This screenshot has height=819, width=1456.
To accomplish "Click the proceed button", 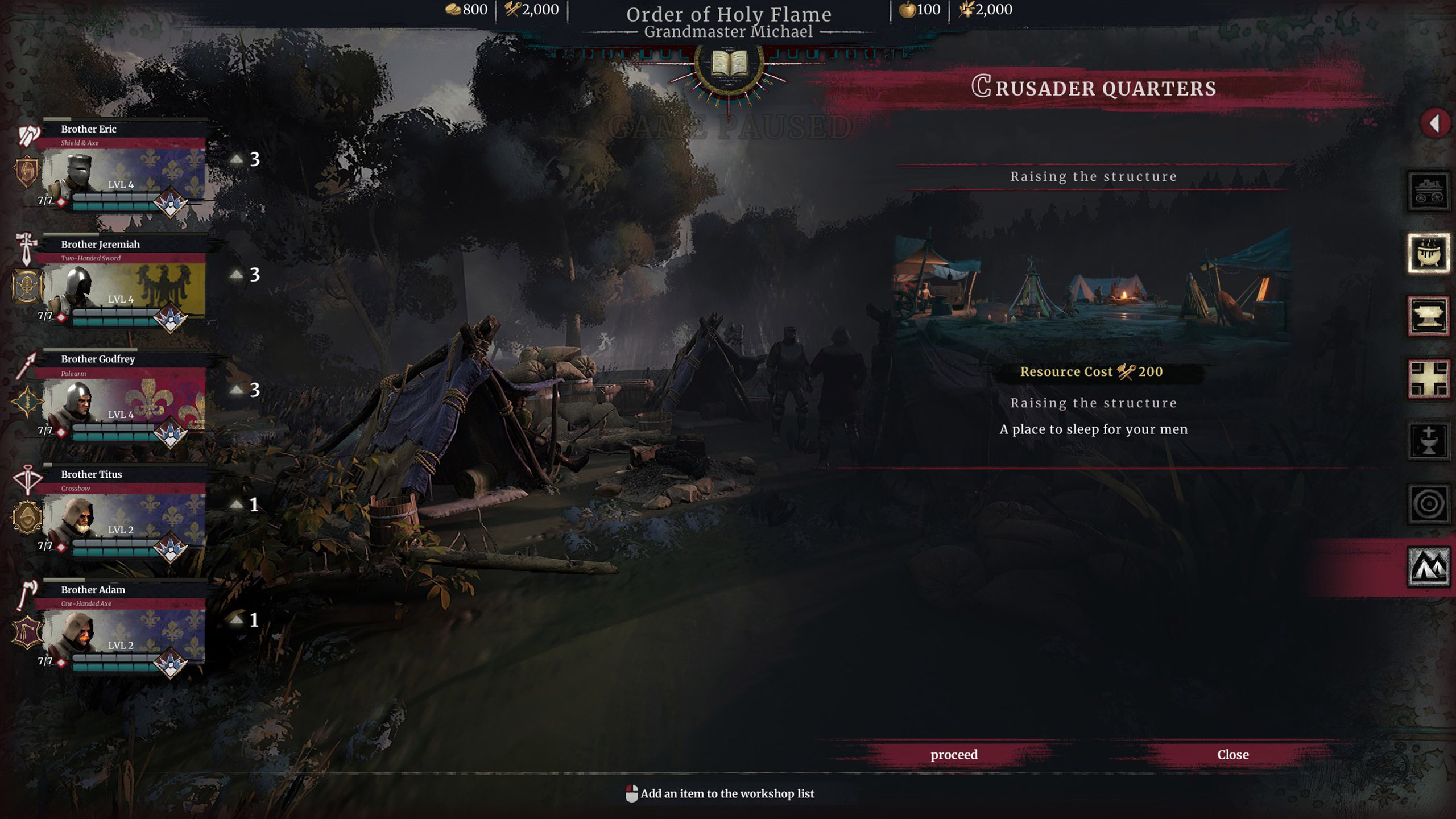I will (x=954, y=754).
